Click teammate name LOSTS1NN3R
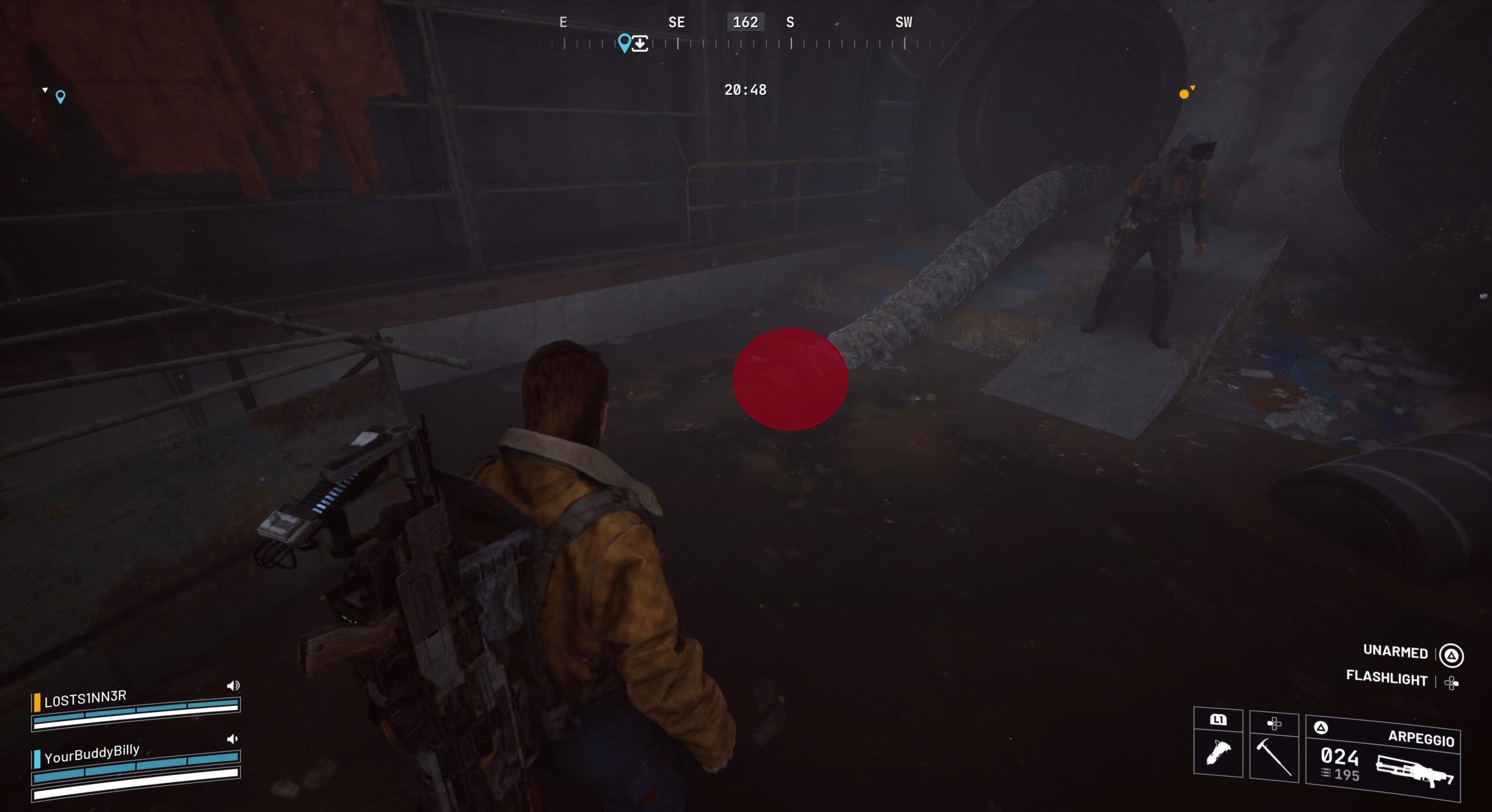Screen dimensions: 1492x812 pos(85,698)
